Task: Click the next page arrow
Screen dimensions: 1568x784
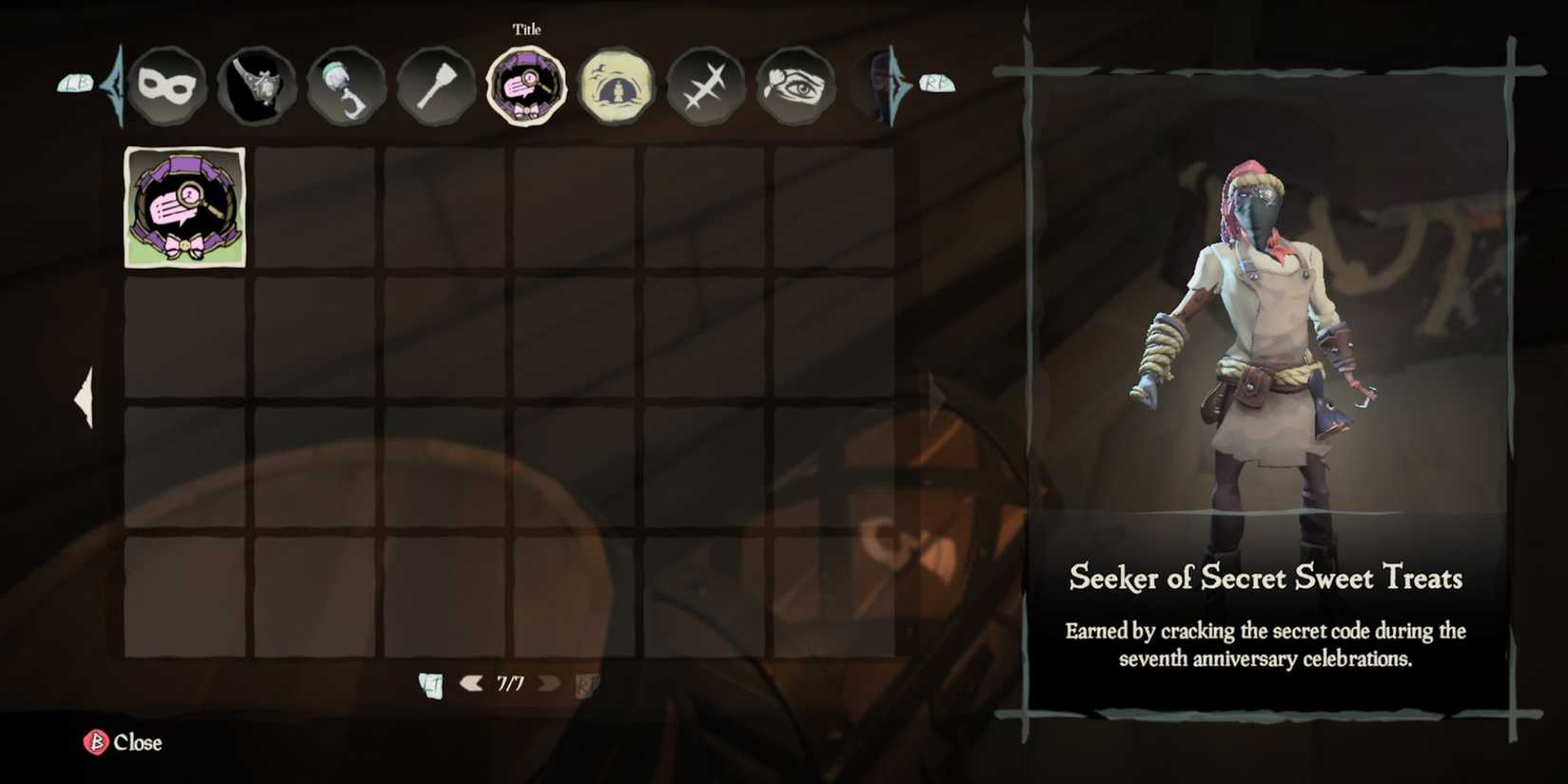Action: [x=548, y=681]
